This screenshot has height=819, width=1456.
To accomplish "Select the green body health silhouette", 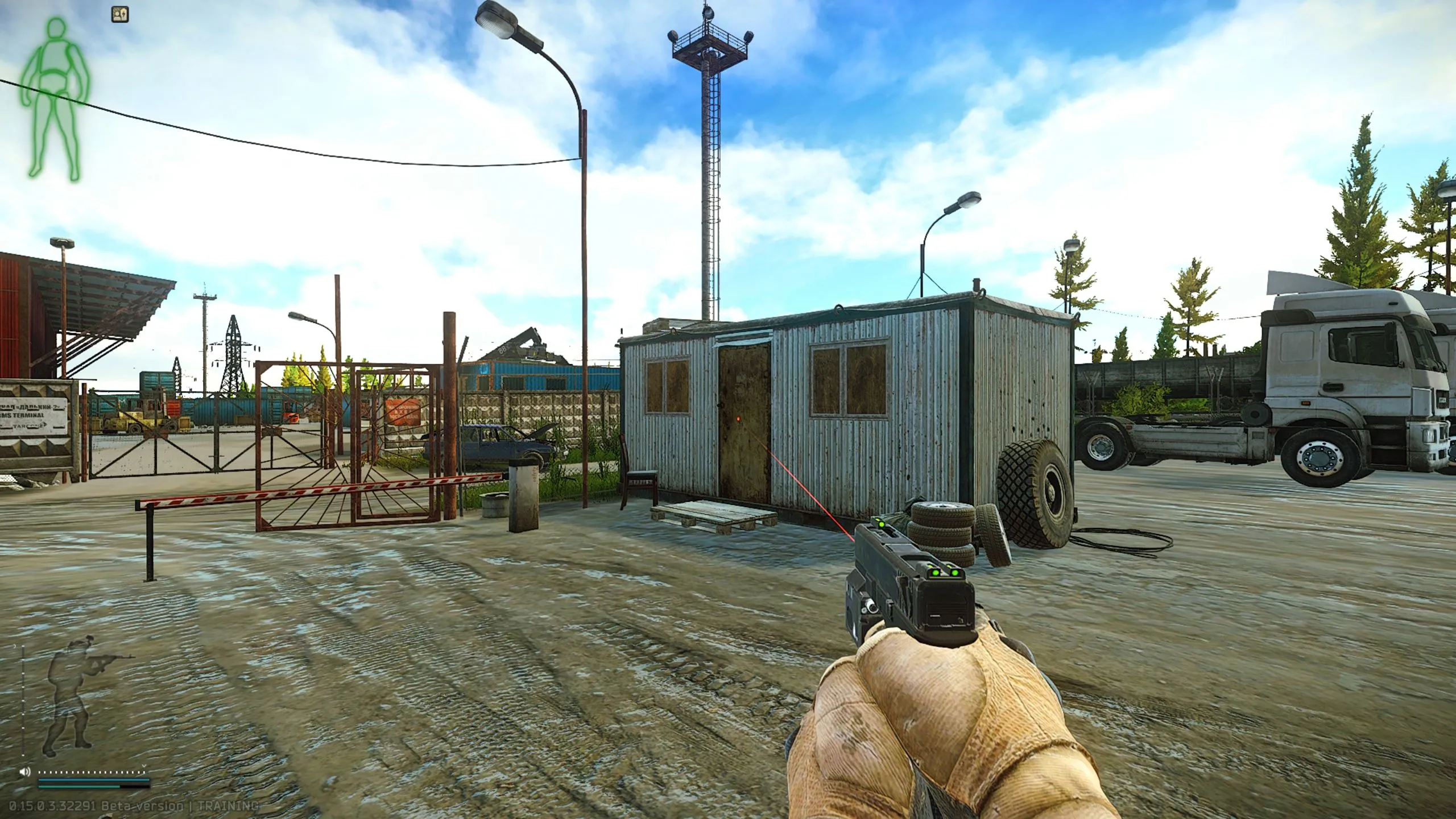I will (x=56, y=97).
